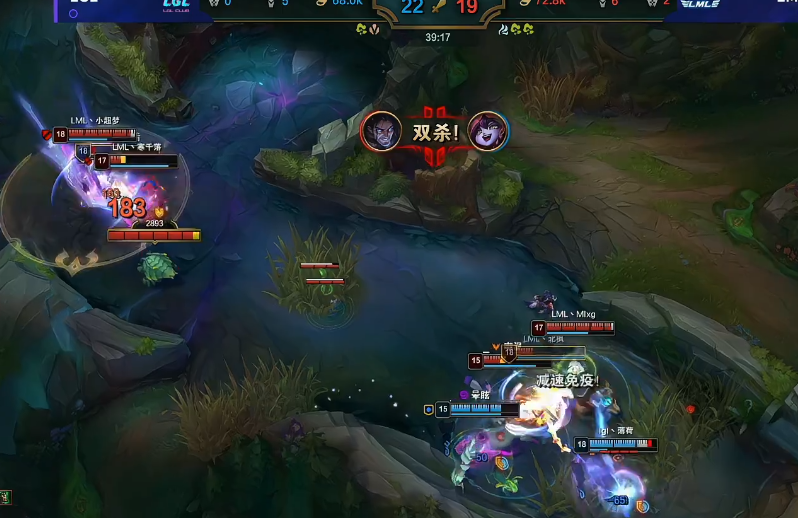Select the purple-haired victim portrait in the kill banner

(488, 130)
